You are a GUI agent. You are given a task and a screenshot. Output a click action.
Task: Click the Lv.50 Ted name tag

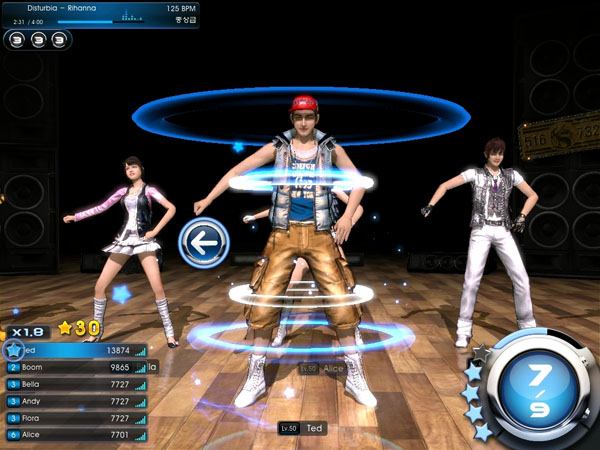click(x=304, y=428)
